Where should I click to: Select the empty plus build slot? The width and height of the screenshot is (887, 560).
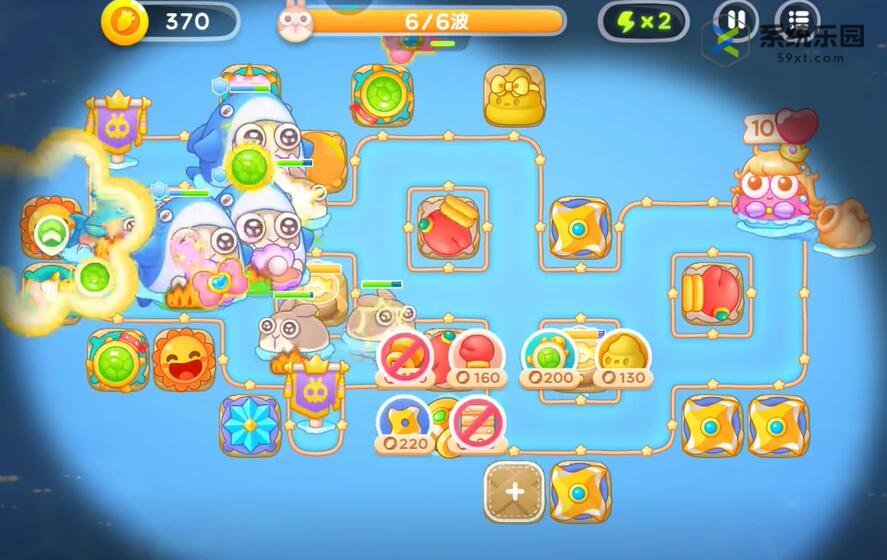click(514, 491)
